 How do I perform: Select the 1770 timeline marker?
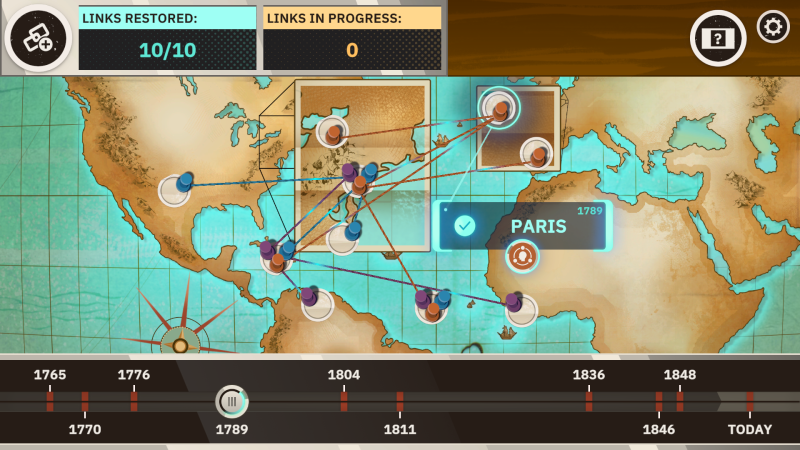click(x=85, y=402)
